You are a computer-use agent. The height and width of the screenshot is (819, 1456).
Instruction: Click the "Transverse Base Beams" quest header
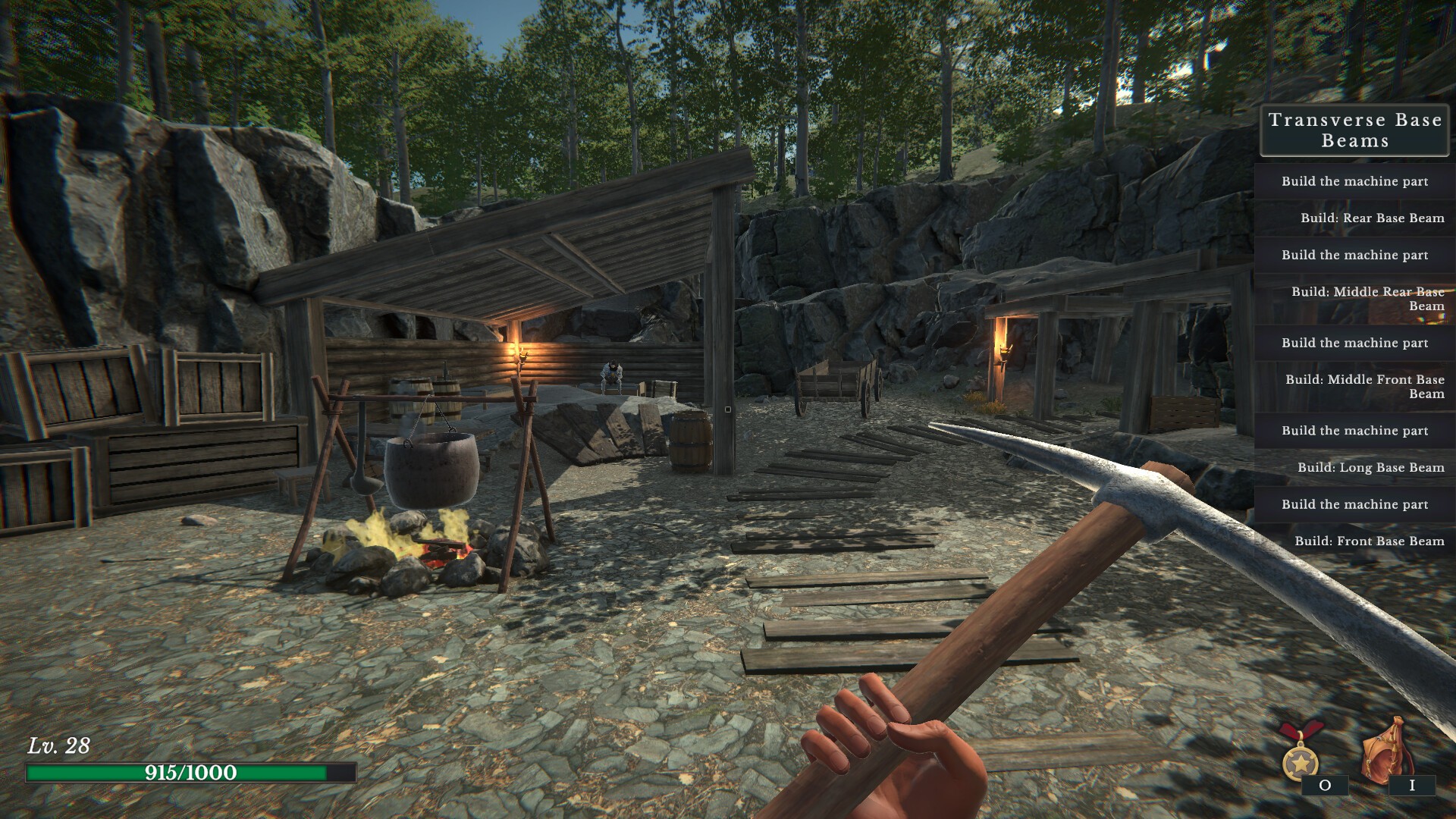pos(1354,130)
